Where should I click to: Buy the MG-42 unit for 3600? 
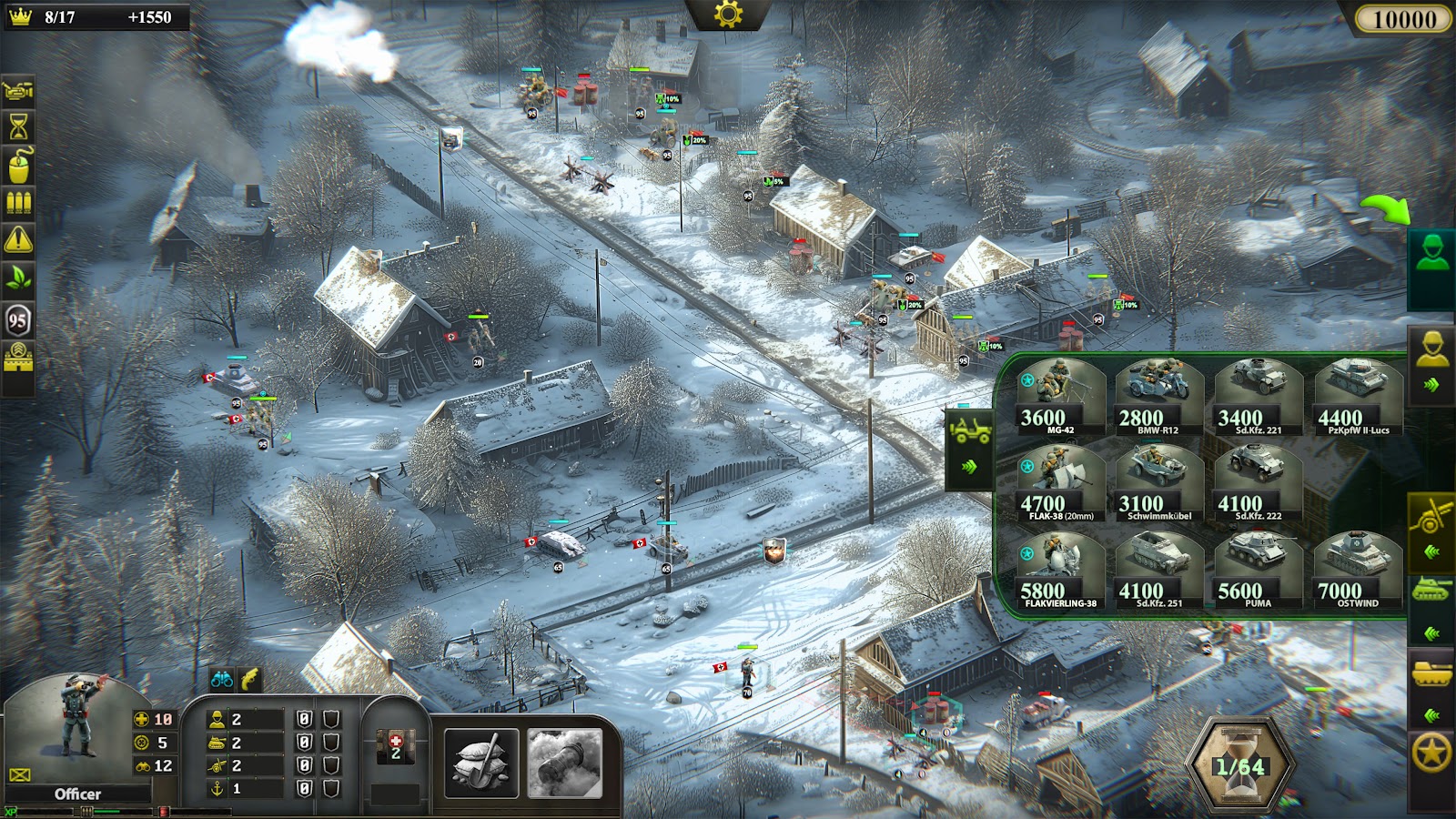1060,398
